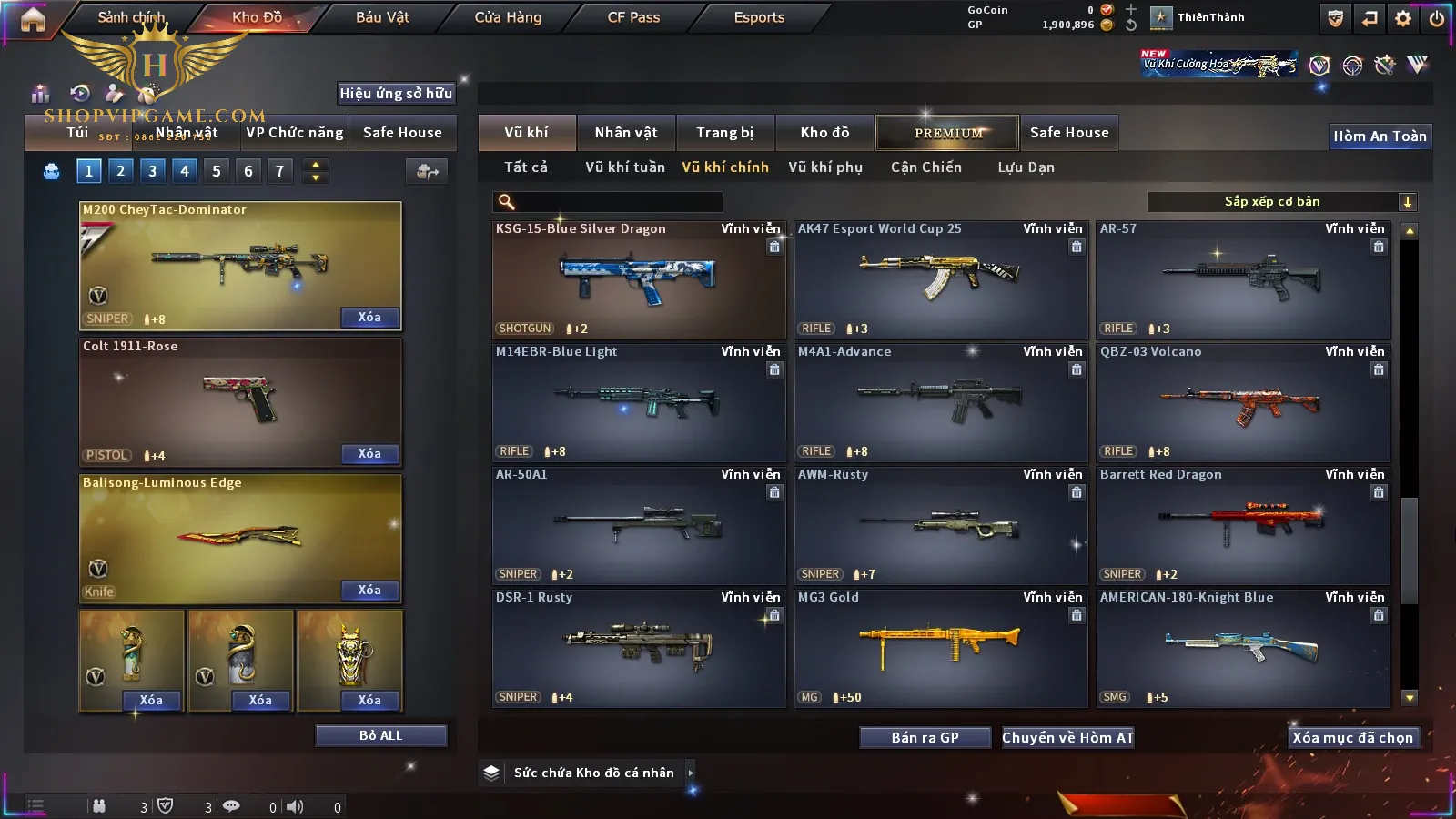Switch to the Nhân vật inventory tab
1456x819 pixels.
coord(625,133)
